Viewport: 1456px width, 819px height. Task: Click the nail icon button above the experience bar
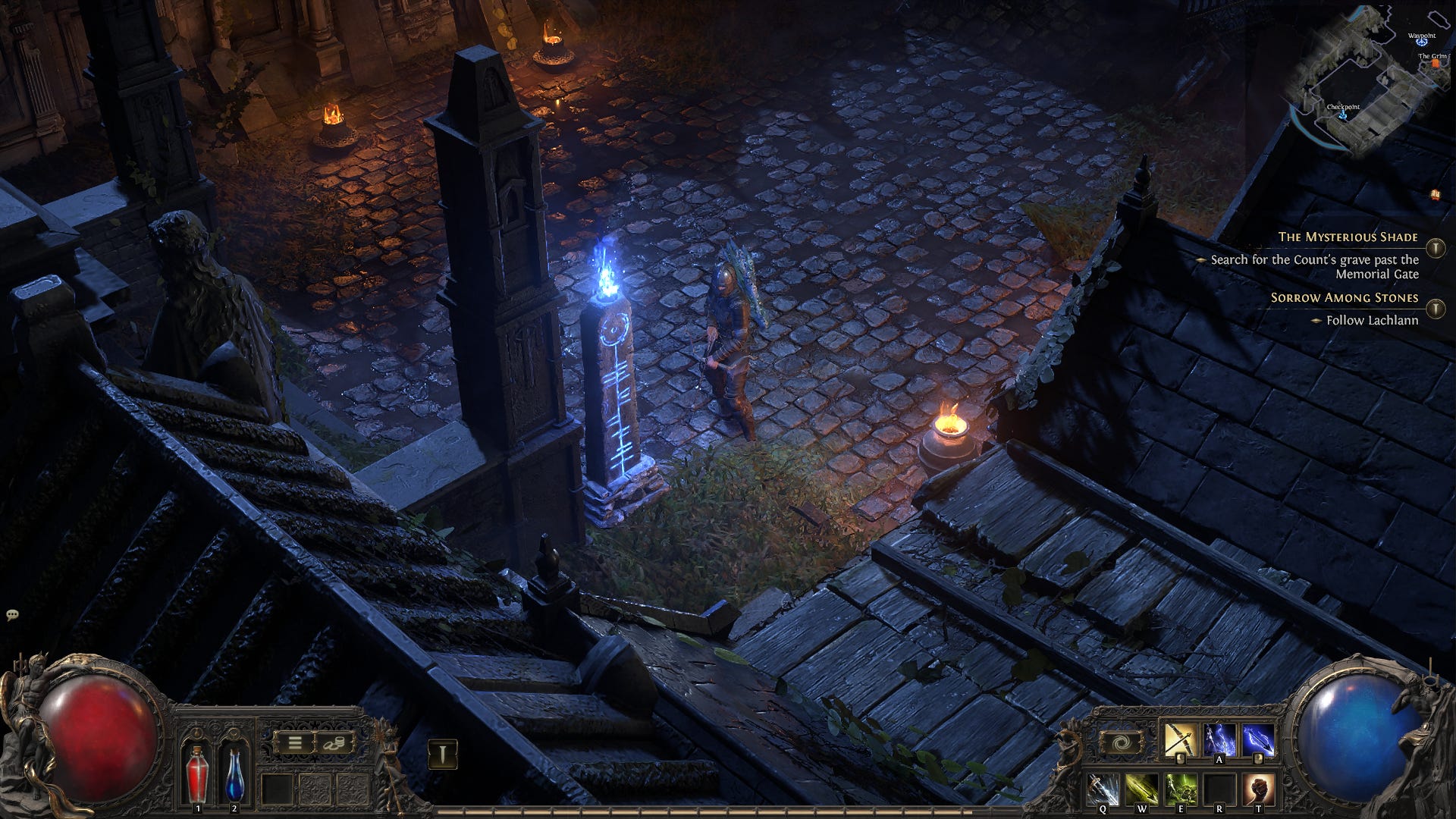(x=443, y=753)
